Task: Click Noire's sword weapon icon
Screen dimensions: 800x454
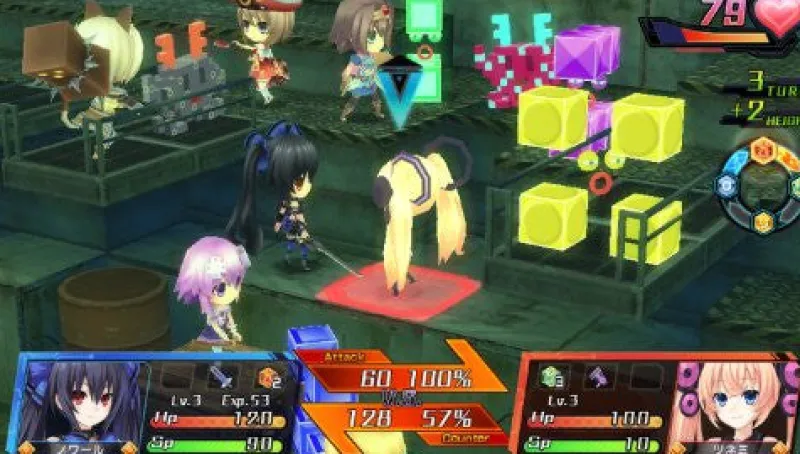Action: pyautogui.click(x=222, y=377)
